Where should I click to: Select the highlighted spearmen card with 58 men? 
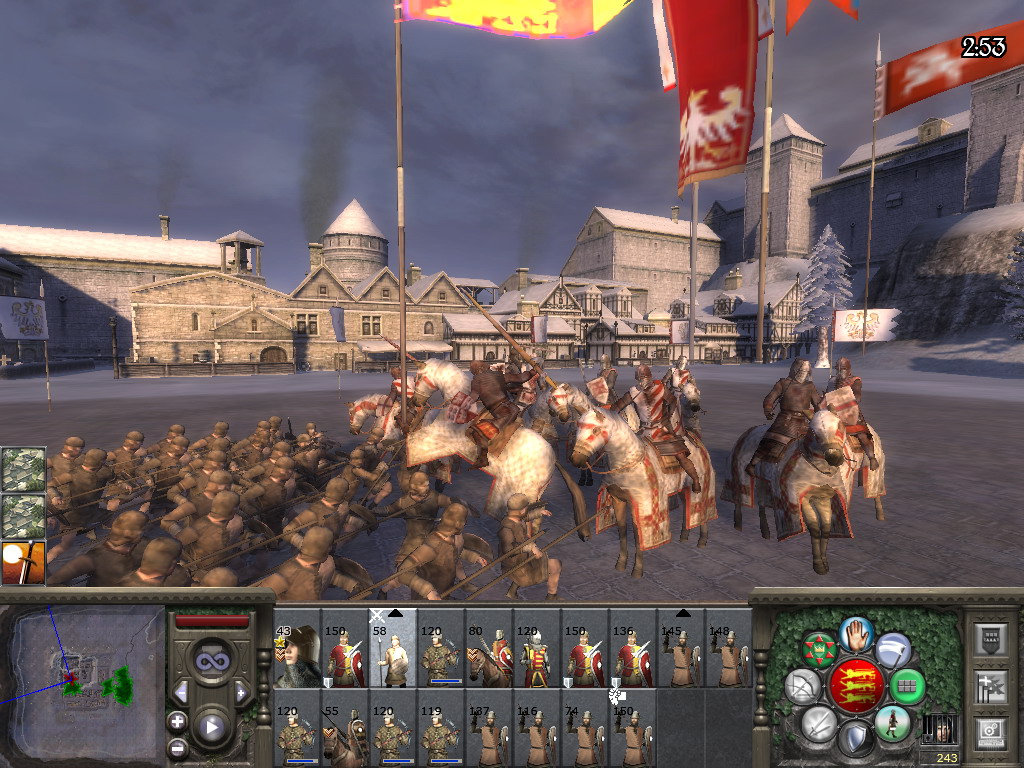pyautogui.click(x=393, y=648)
